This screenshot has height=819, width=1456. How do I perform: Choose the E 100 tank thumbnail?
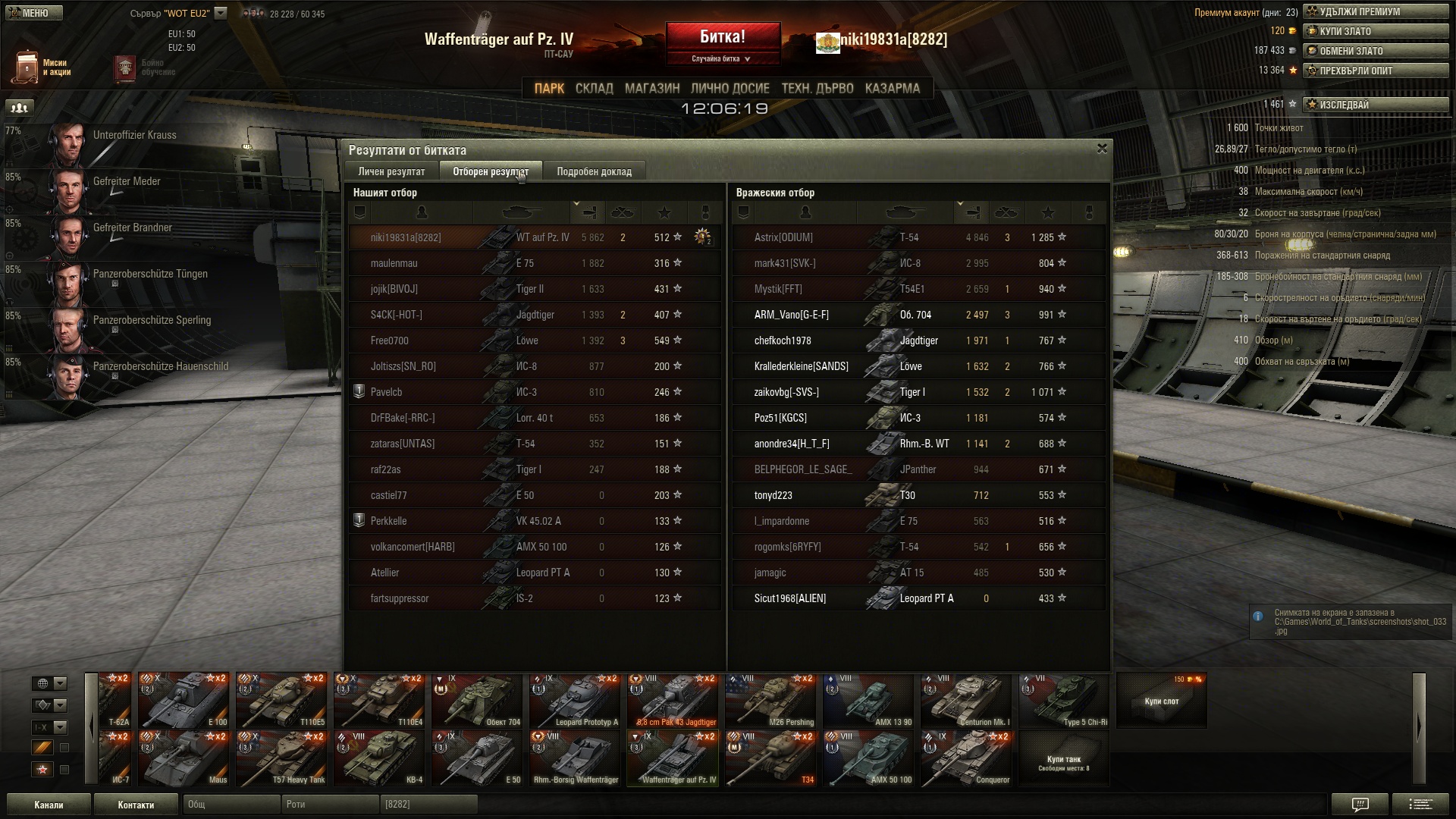[x=184, y=700]
